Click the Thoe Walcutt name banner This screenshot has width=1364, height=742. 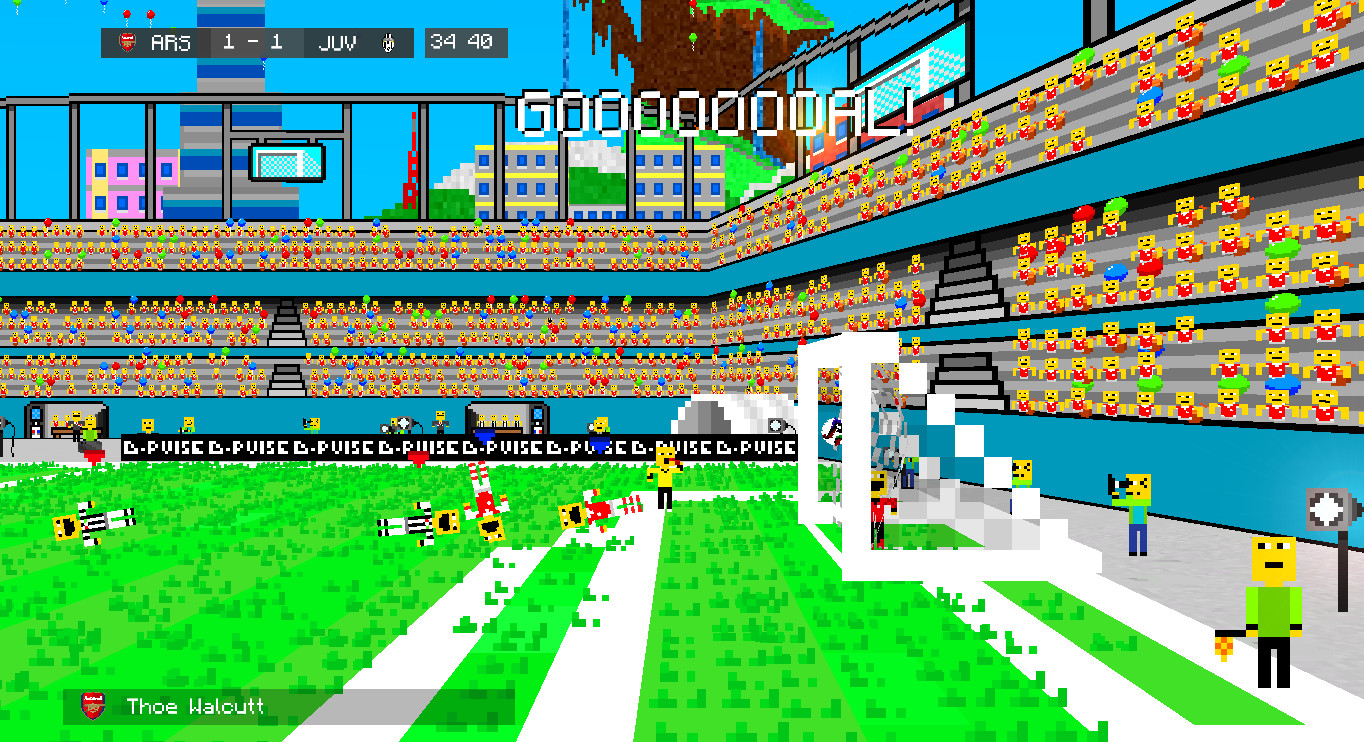196,708
